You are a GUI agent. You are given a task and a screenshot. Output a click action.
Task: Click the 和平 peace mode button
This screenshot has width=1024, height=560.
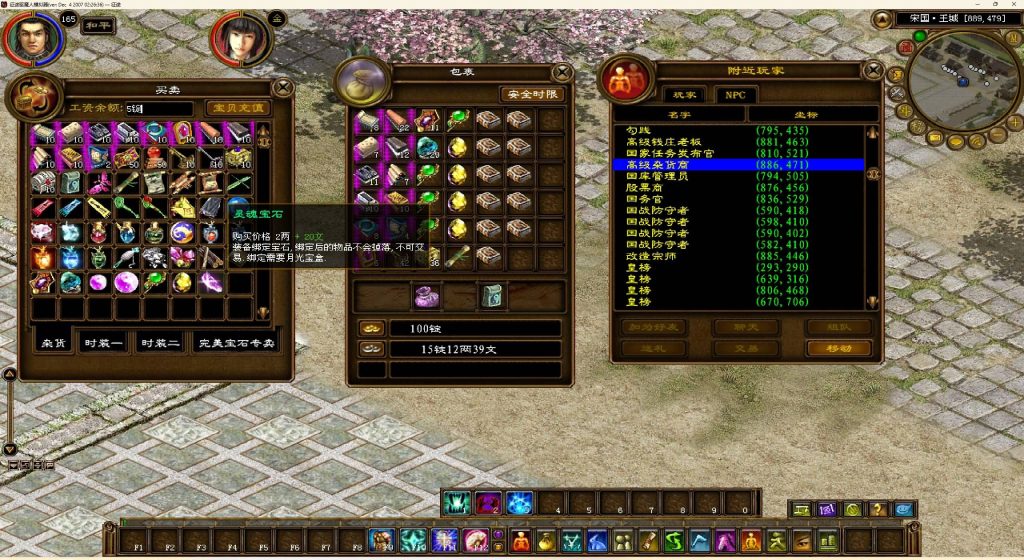point(96,27)
